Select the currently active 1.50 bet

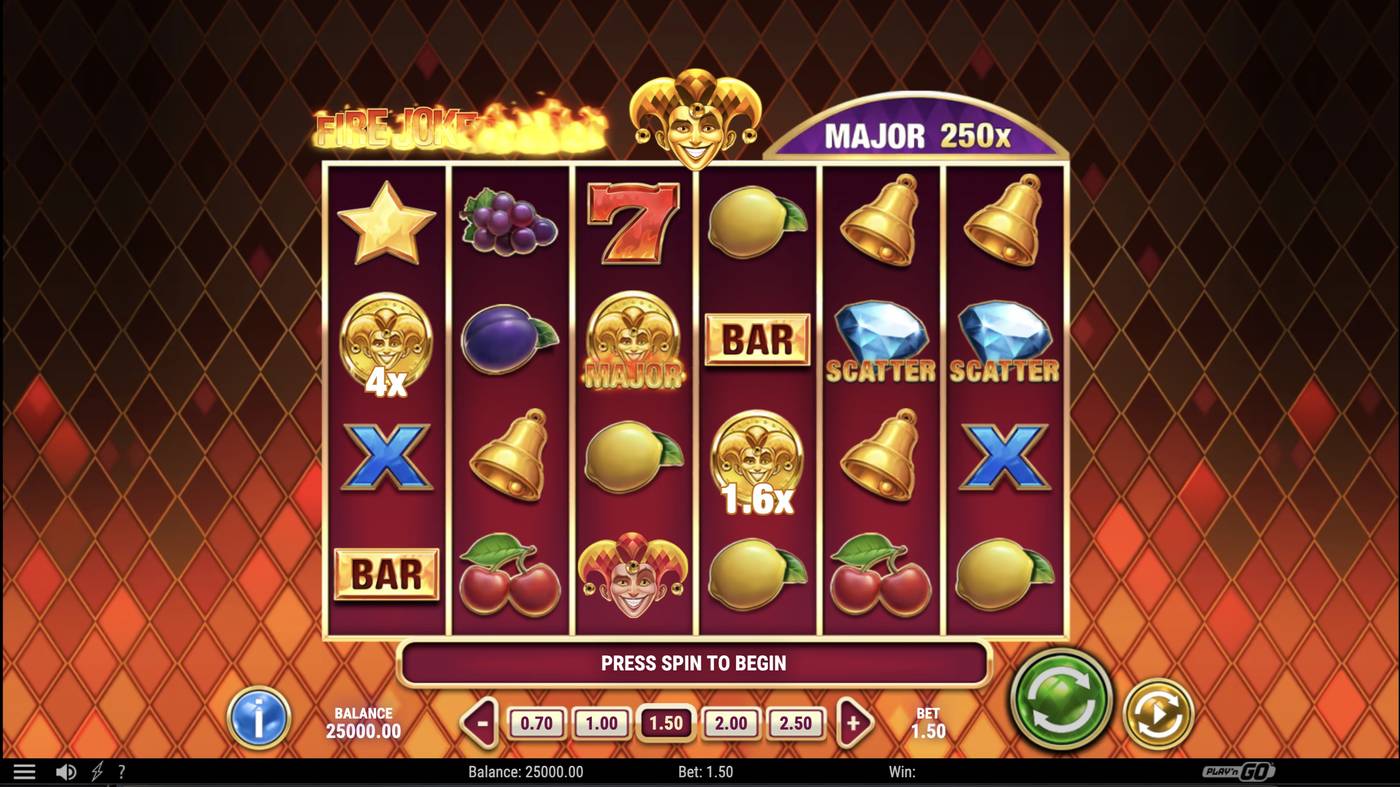pos(665,722)
